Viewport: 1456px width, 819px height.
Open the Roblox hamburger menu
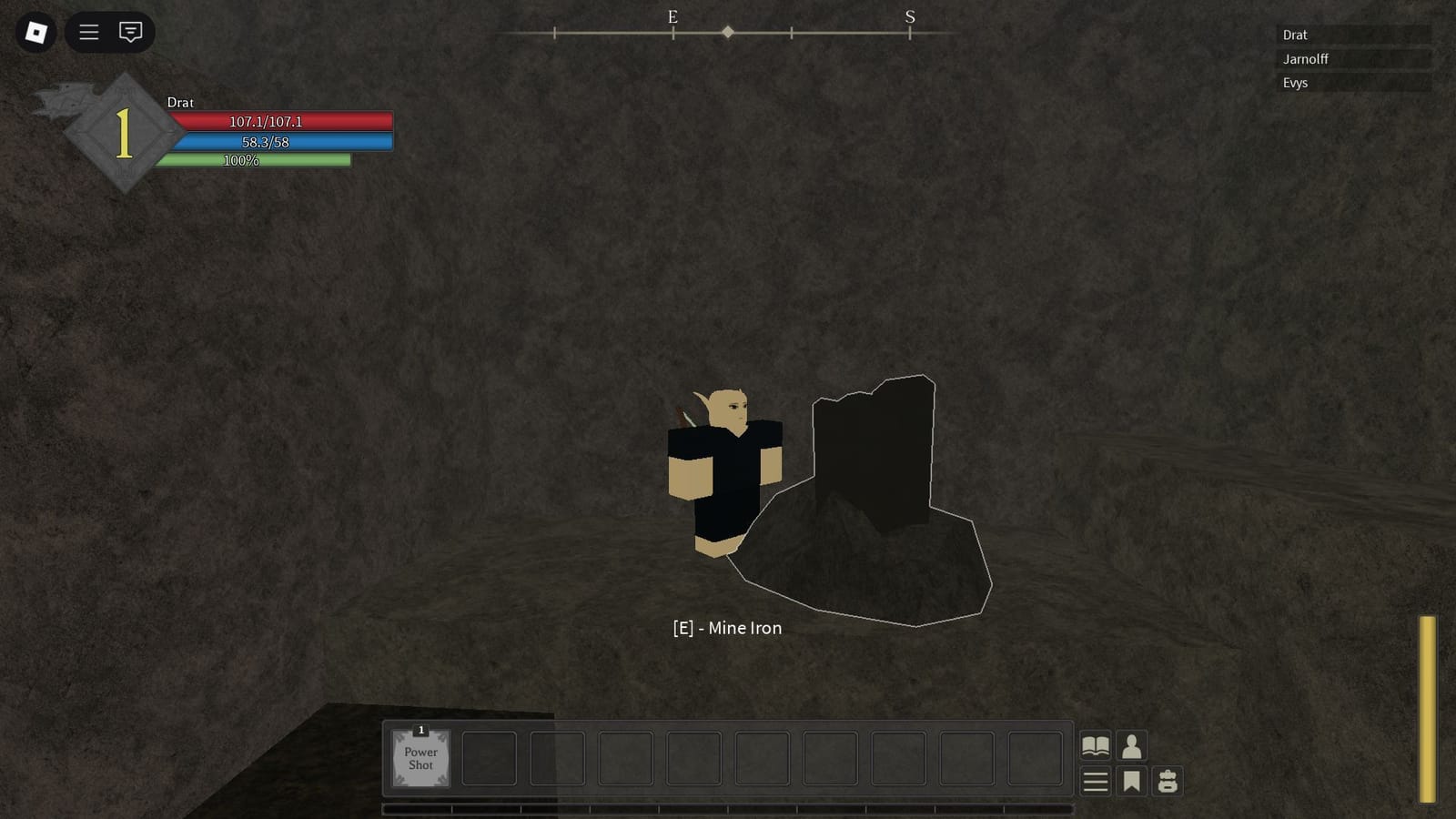coord(88,33)
